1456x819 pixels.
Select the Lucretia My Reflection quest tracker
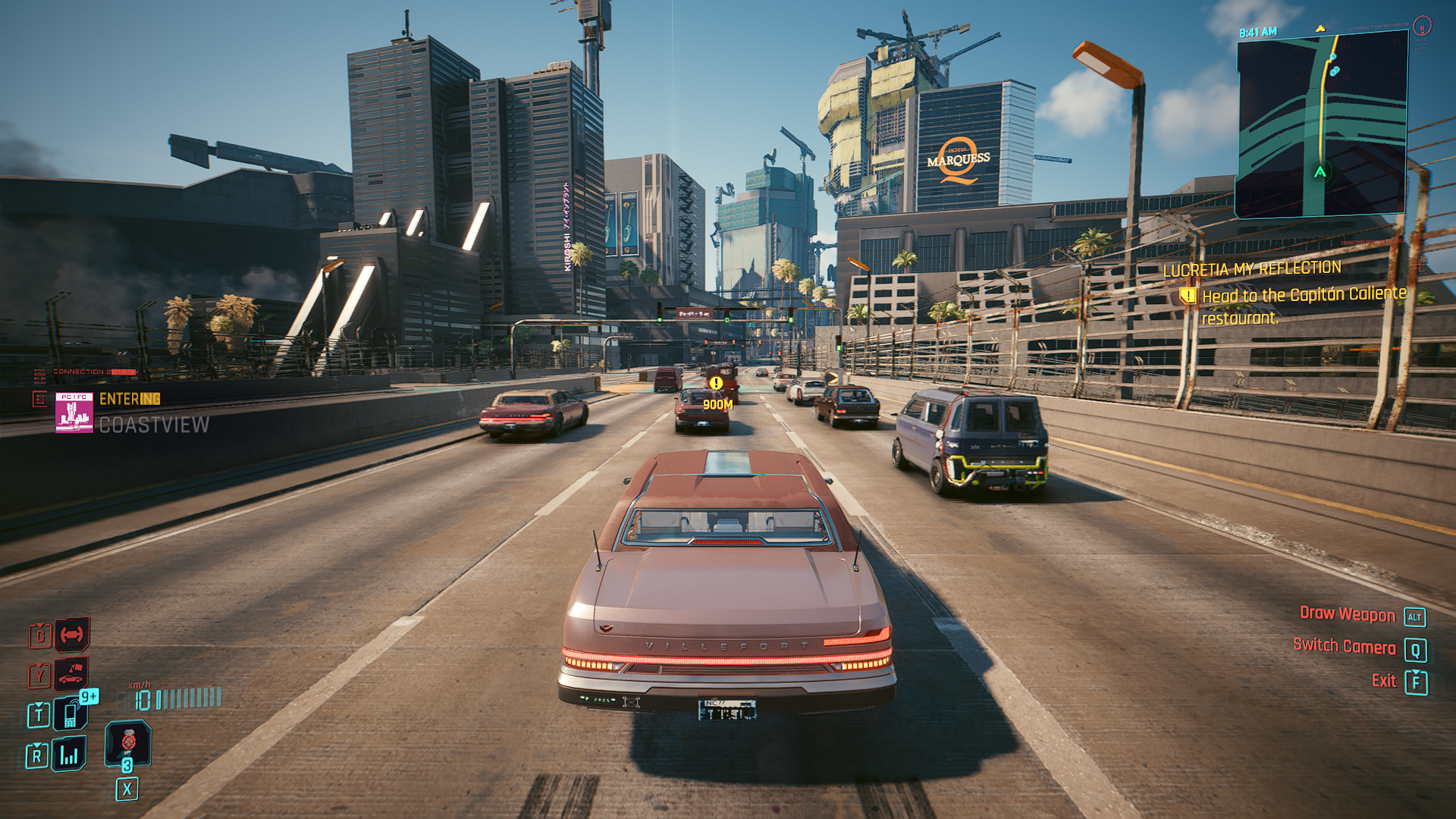point(1252,269)
